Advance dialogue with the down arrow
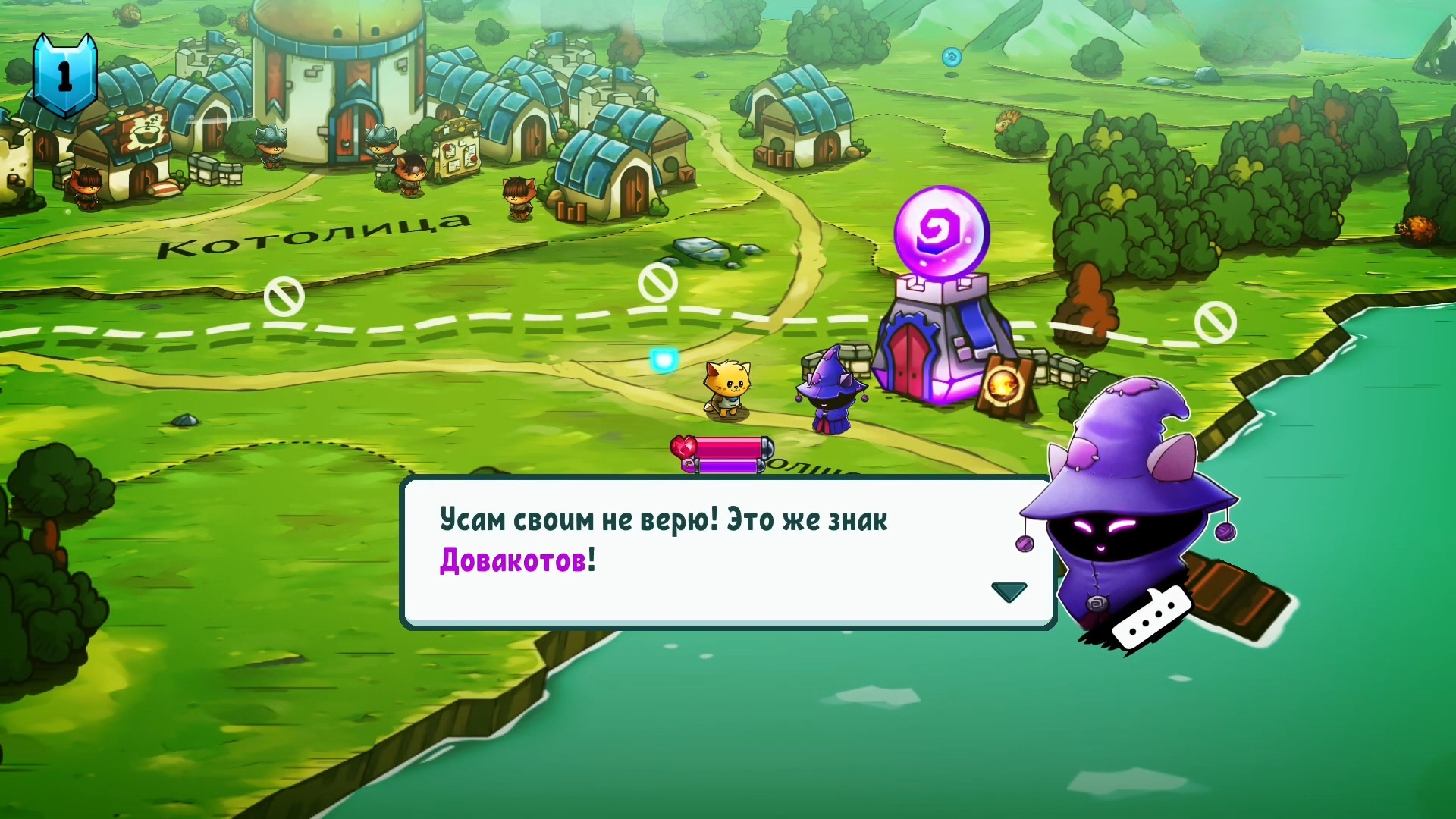This screenshot has height=819, width=1456. point(1009,591)
